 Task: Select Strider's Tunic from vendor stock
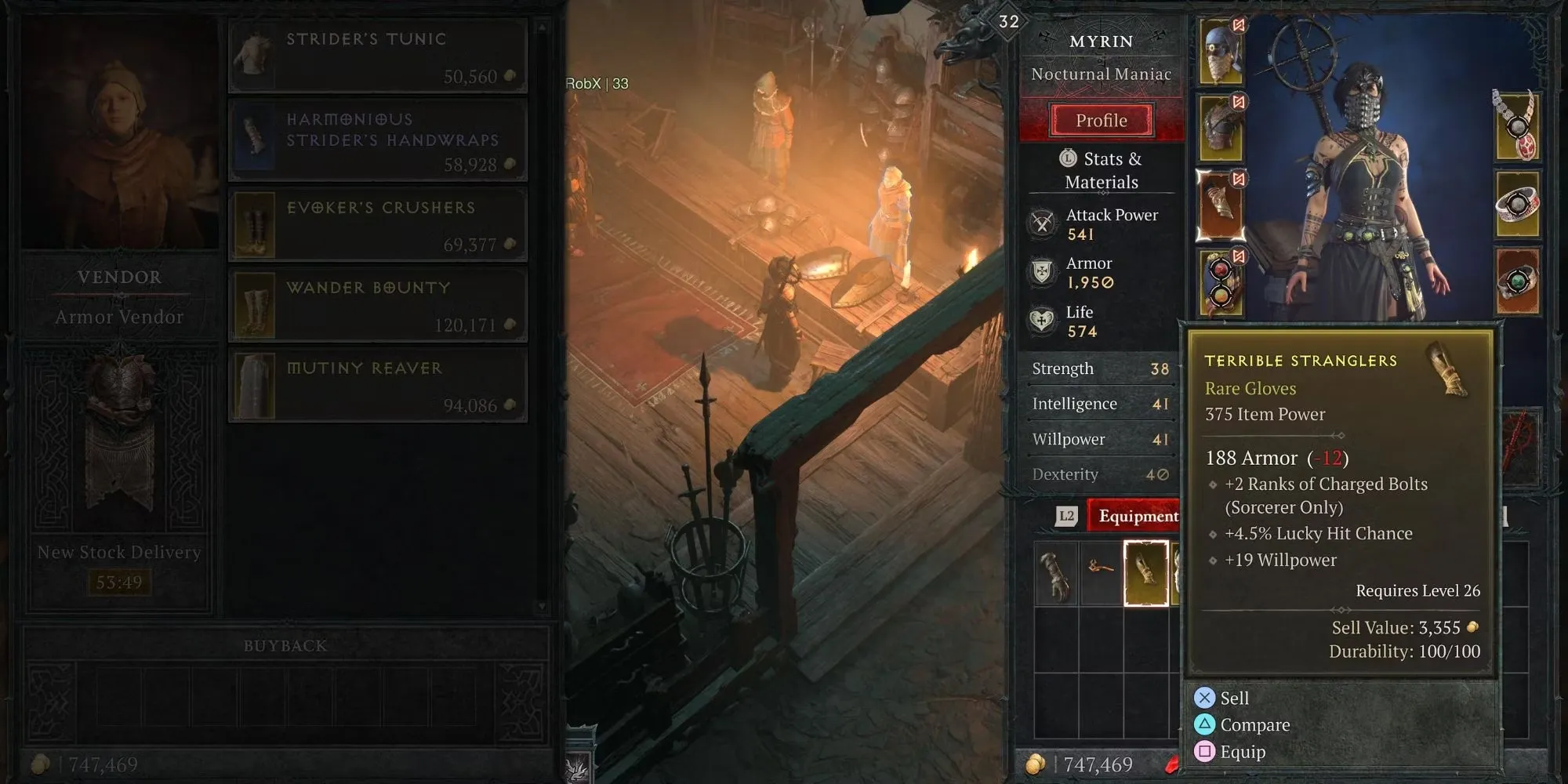pos(378,56)
